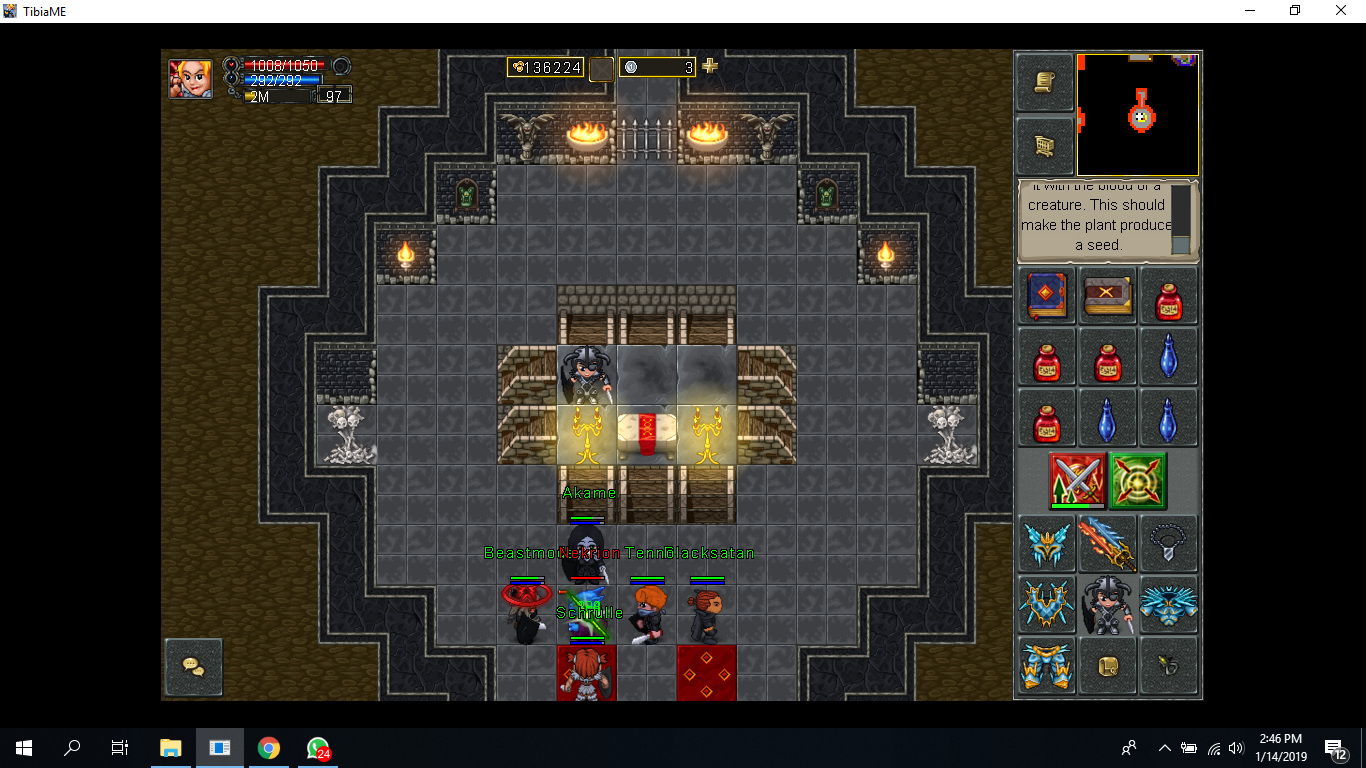
Task: Open the dark armored character outfit slot
Action: tap(1107, 605)
